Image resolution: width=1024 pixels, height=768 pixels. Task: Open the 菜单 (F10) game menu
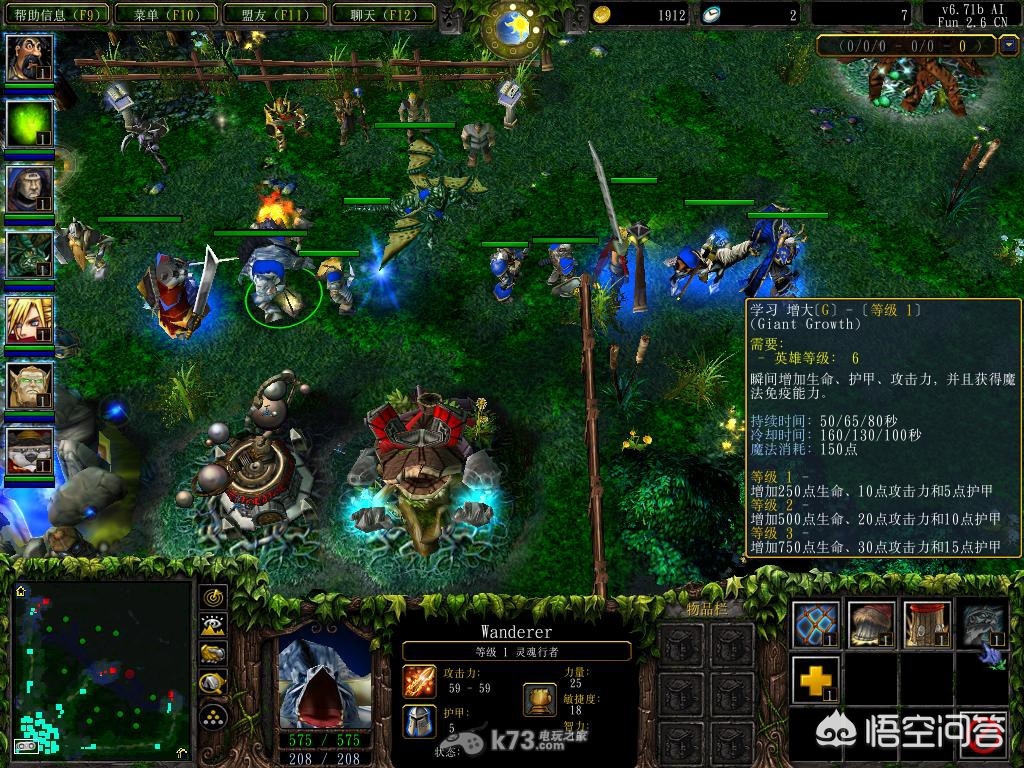(x=164, y=15)
